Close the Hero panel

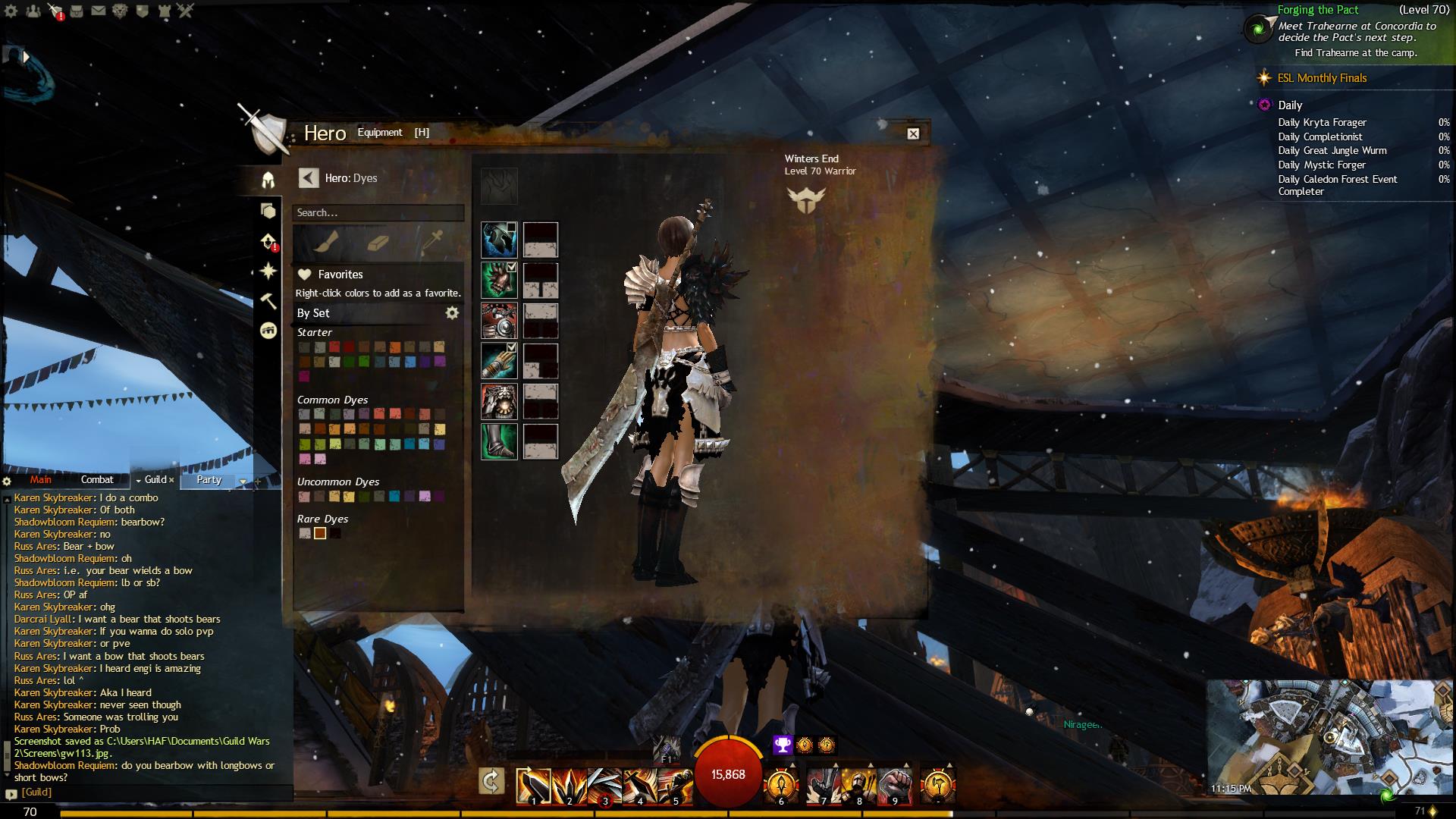coord(913,133)
